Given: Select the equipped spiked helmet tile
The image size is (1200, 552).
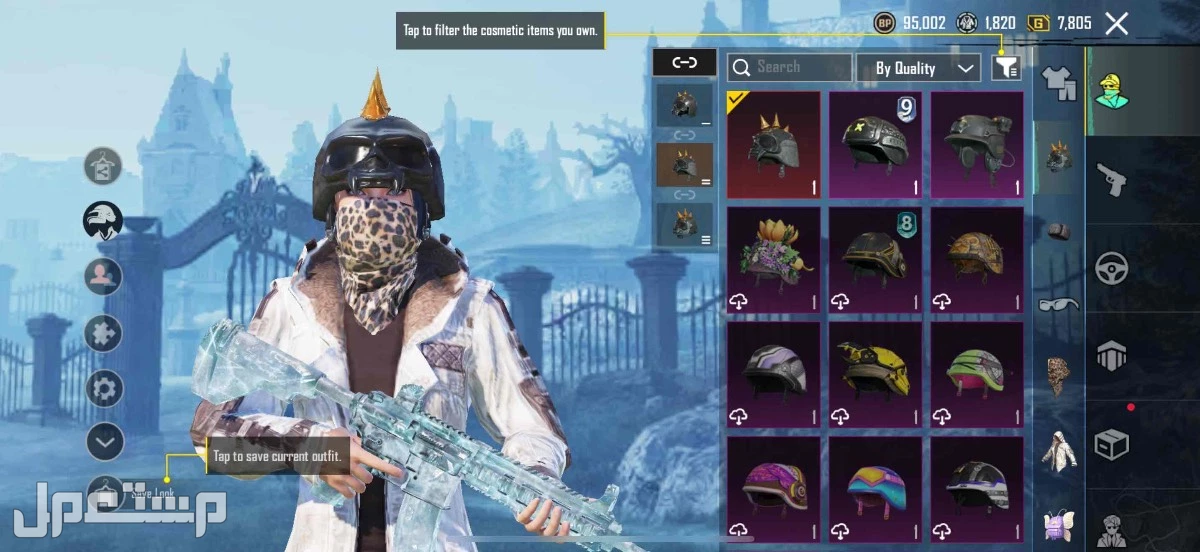Looking at the screenshot, I should click(x=773, y=145).
